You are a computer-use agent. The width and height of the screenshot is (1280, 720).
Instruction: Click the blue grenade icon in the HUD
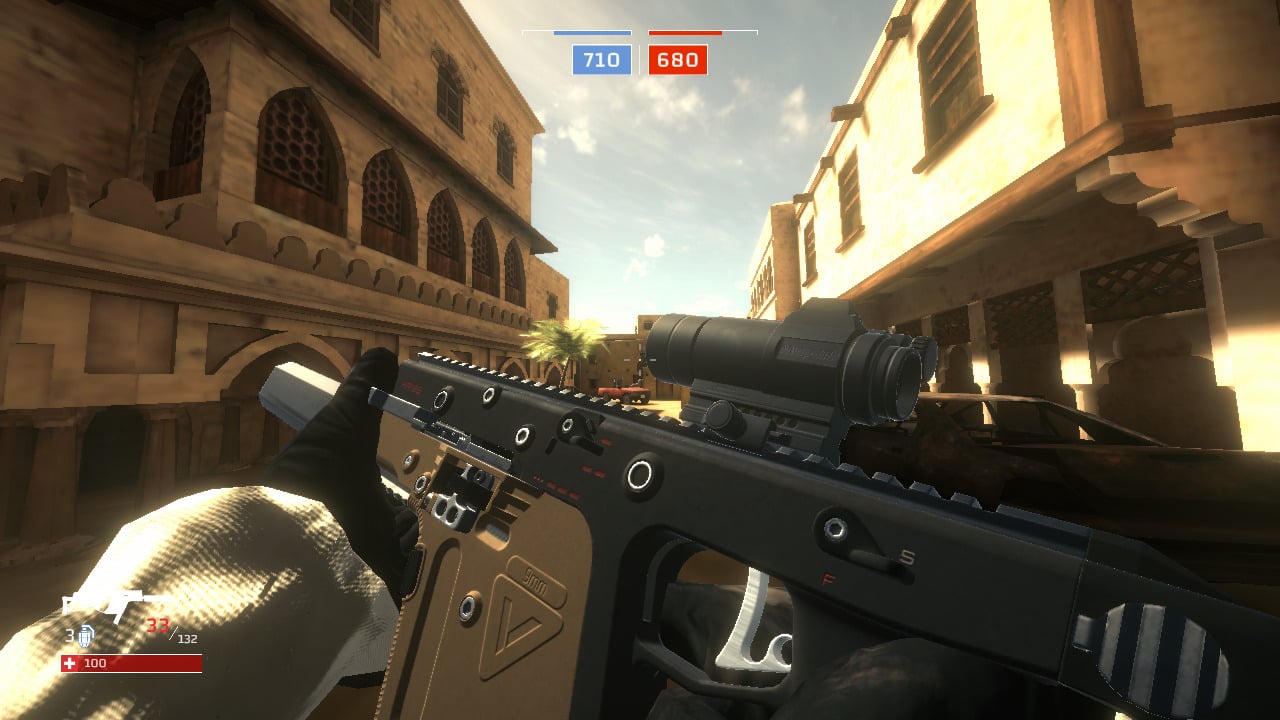[x=86, y=636]
